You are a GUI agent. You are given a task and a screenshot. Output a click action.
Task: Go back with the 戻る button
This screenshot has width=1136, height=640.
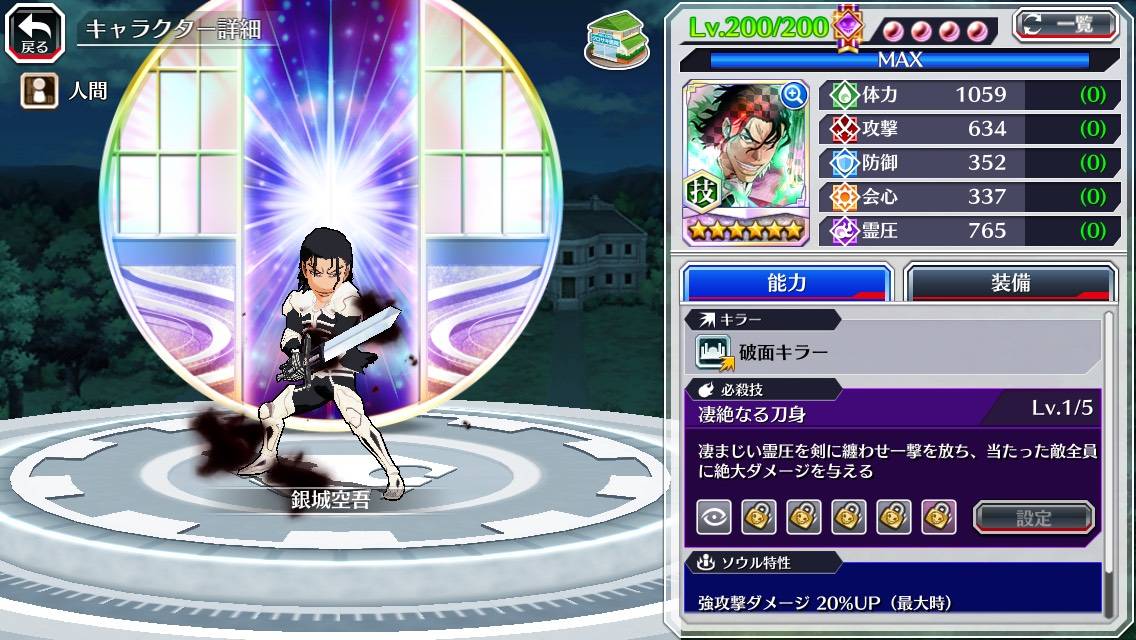click(x=34, y=32)
